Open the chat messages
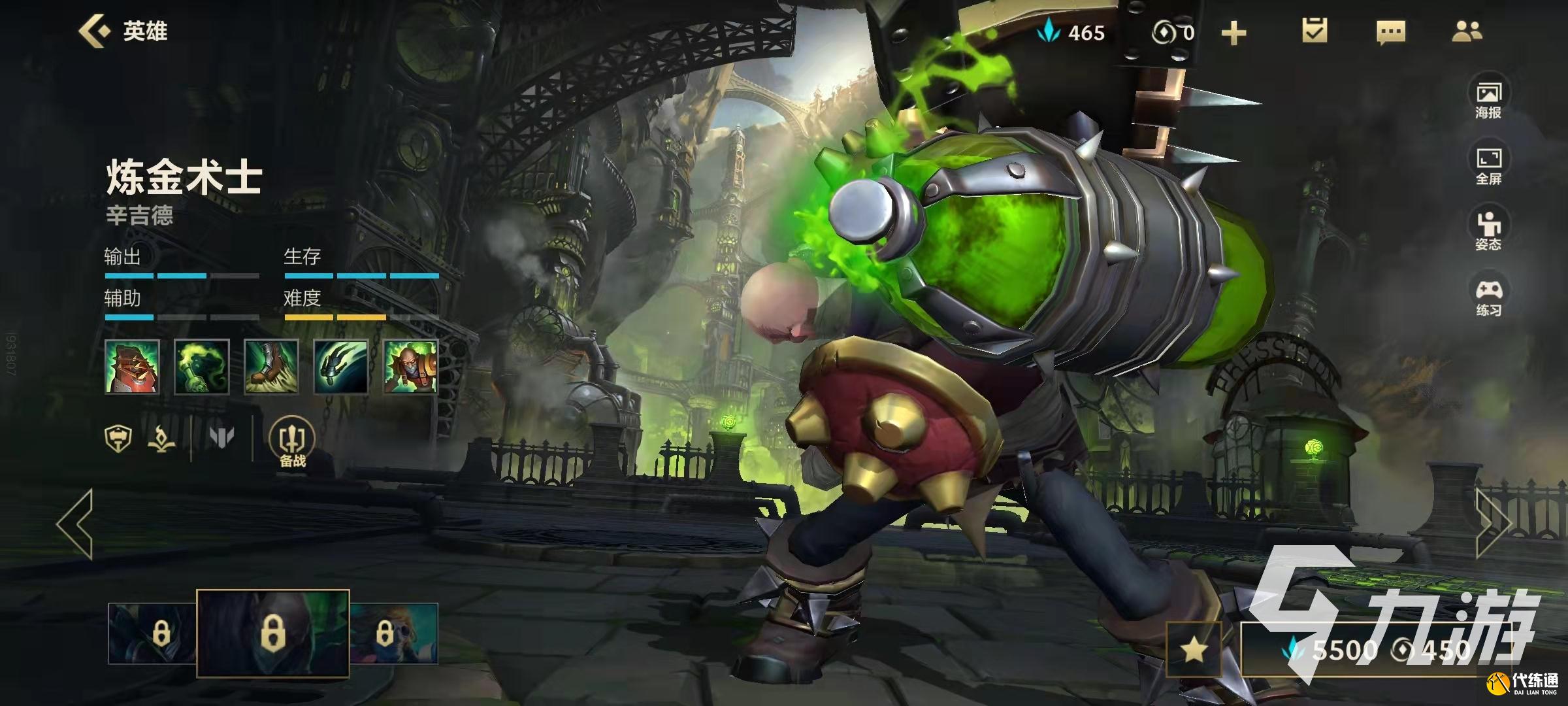Image resolution: width=1568 pixels, height=706 pixels. click(x=1390, y=31)
